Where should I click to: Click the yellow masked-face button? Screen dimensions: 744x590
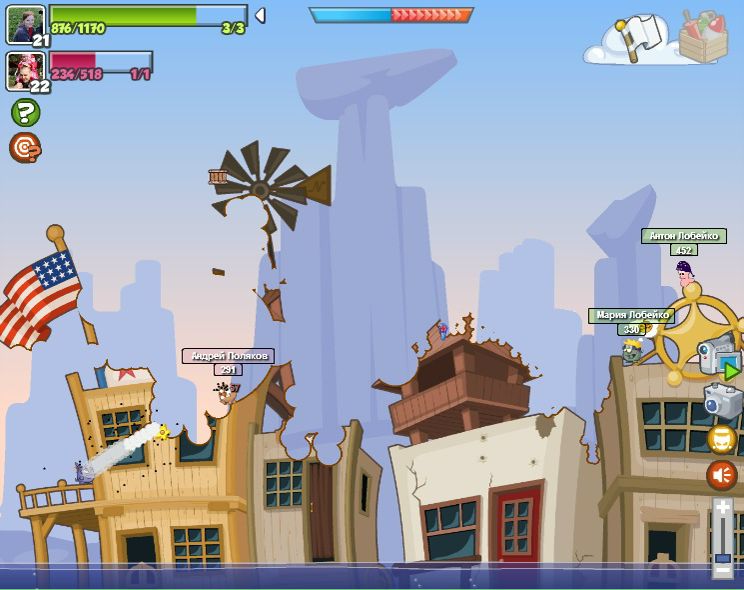point(722,439)
